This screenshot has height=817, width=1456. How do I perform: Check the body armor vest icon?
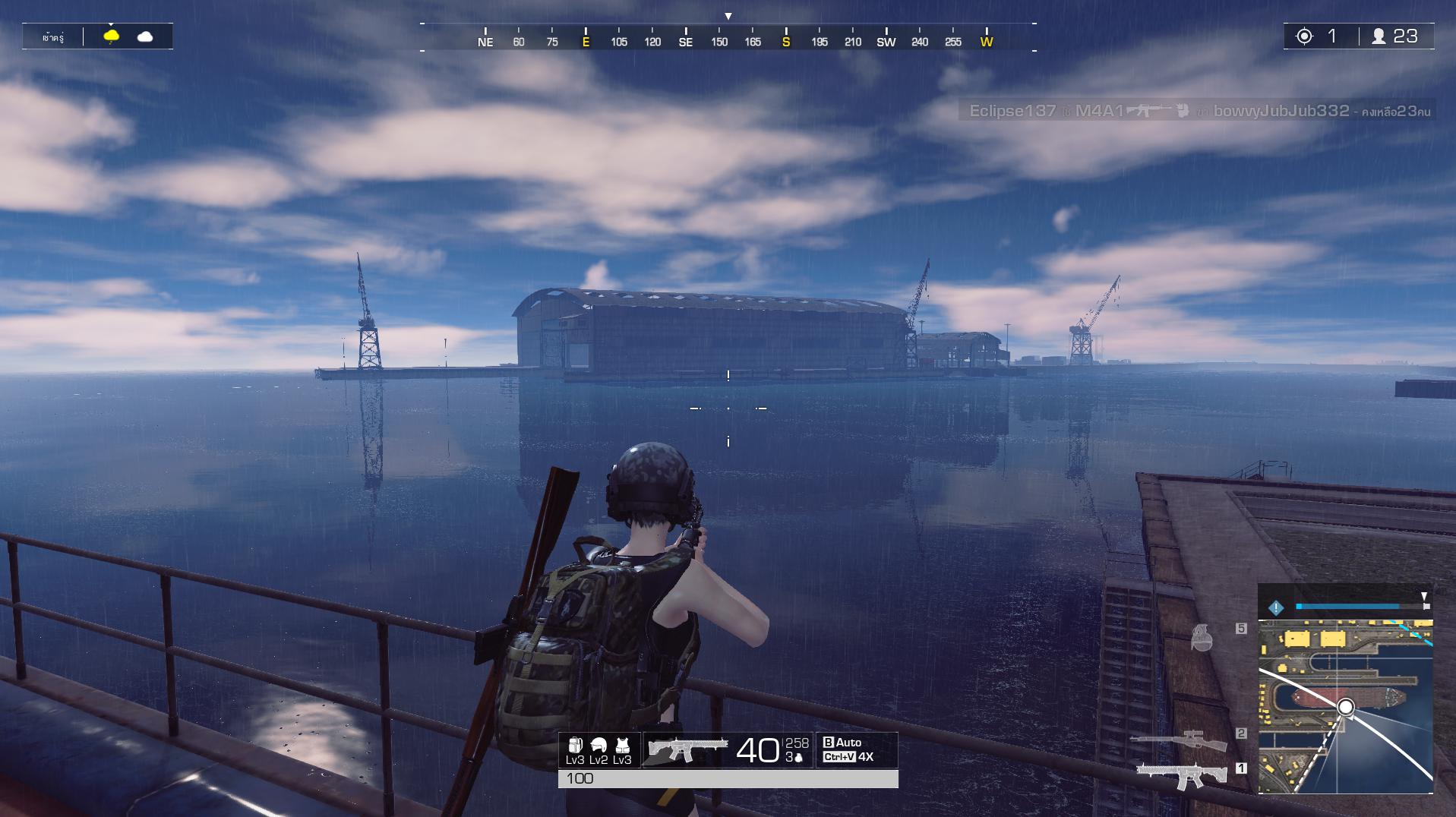click(x=622, y=746)
